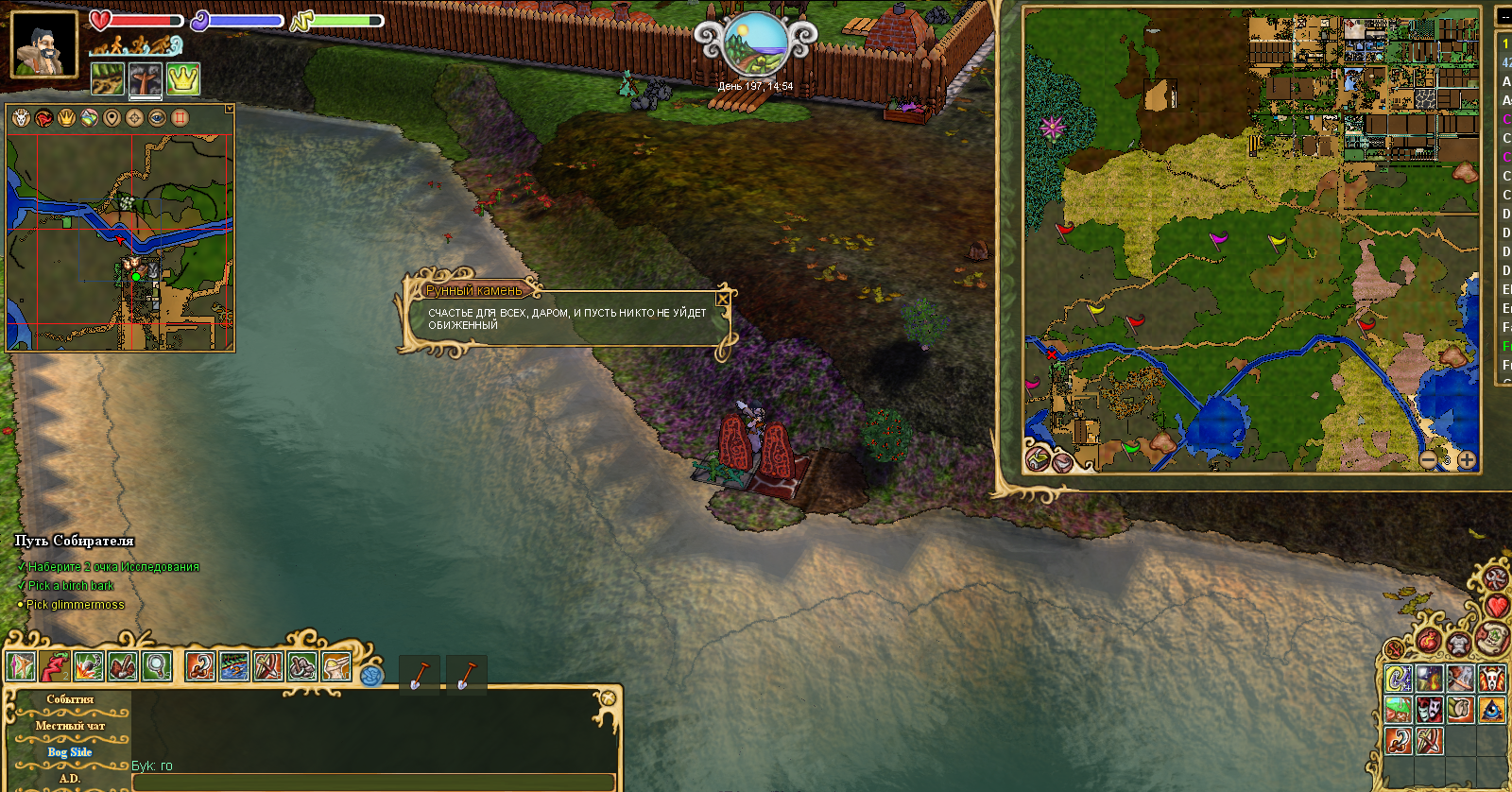
Task: Switch to Местный чат tab
Action: 70,726
